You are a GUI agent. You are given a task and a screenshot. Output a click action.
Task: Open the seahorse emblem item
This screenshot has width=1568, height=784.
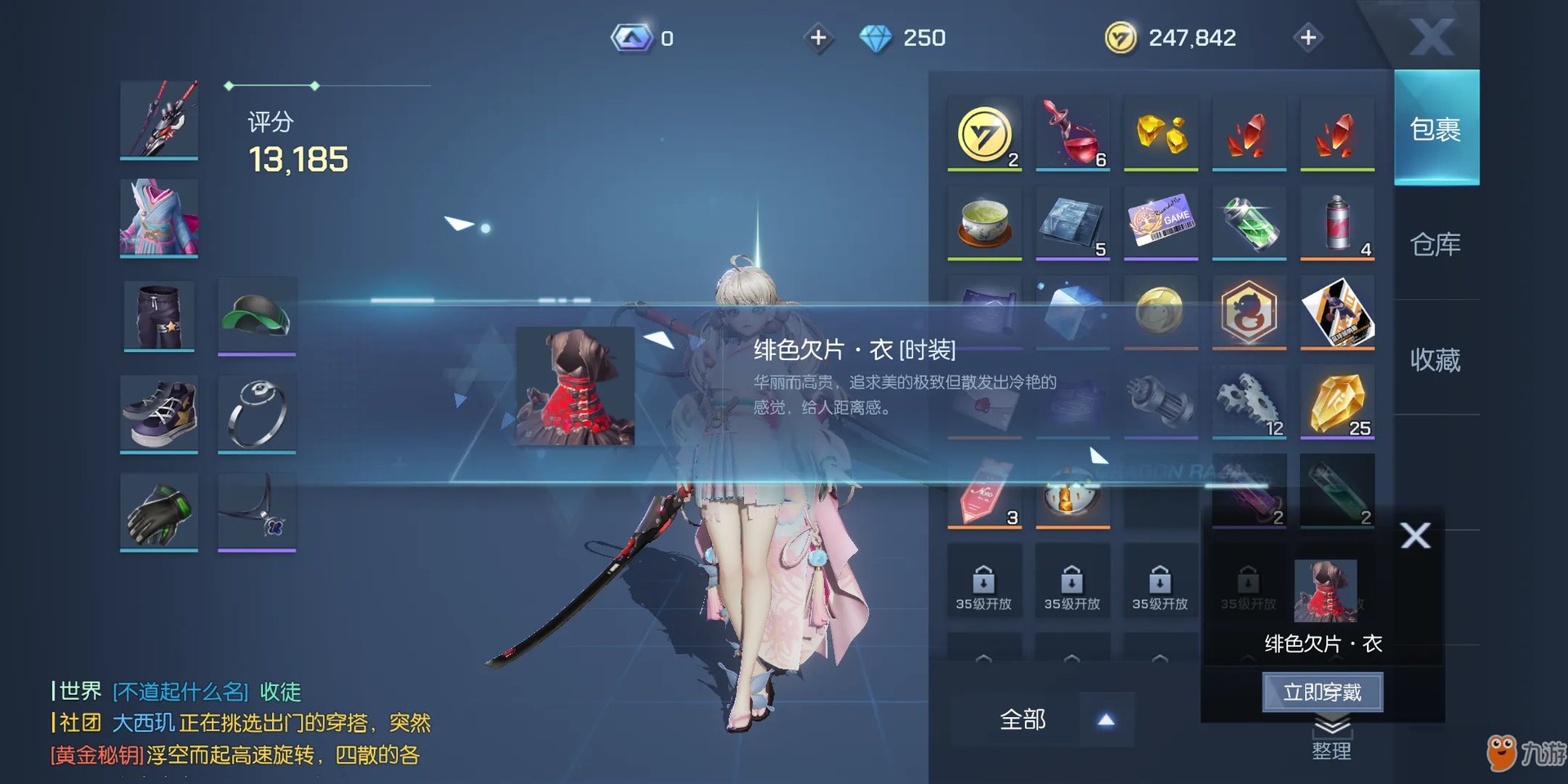click(x=1249, y=312)
